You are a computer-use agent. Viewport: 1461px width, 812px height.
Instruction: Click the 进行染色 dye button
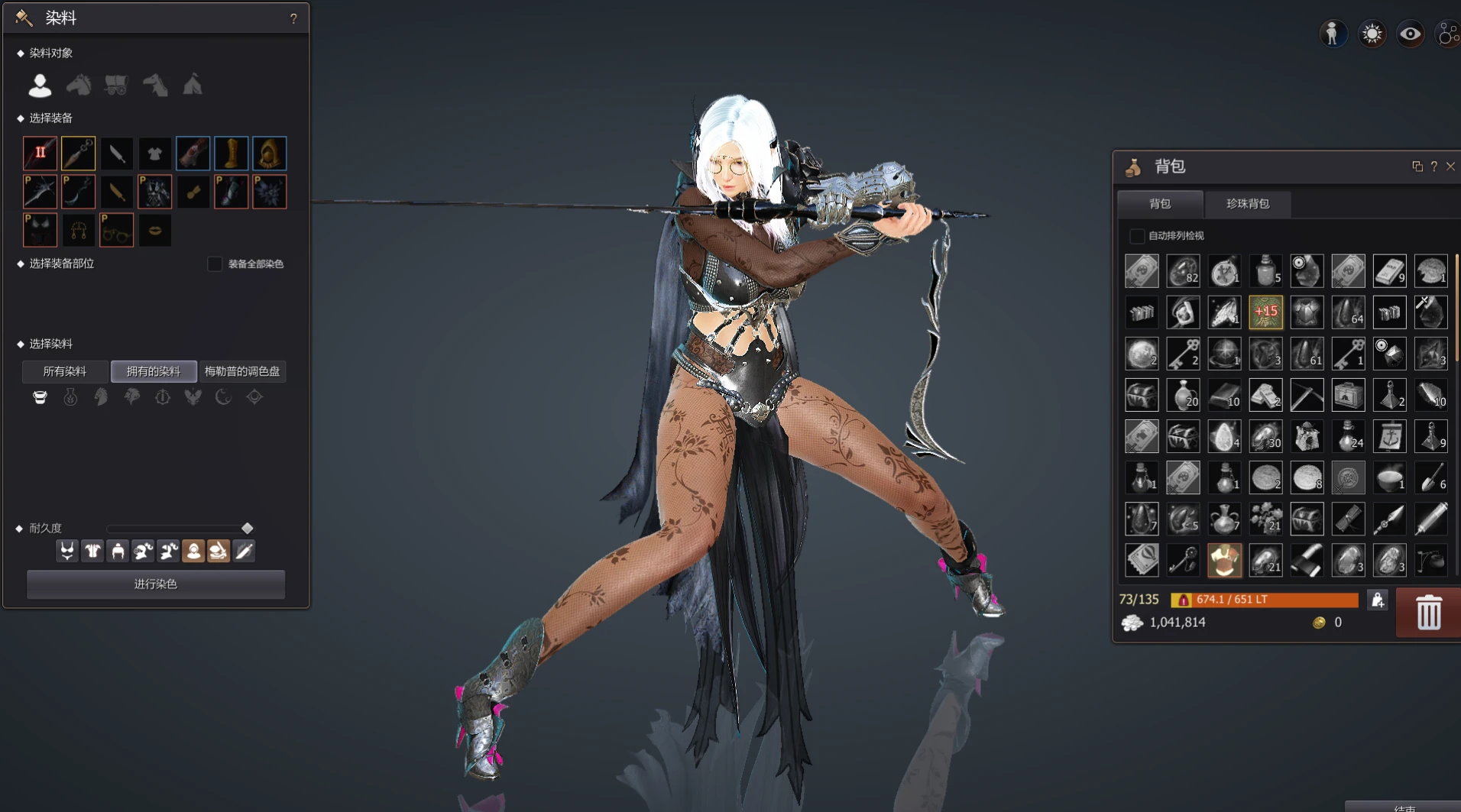click(x=156, y=584)
